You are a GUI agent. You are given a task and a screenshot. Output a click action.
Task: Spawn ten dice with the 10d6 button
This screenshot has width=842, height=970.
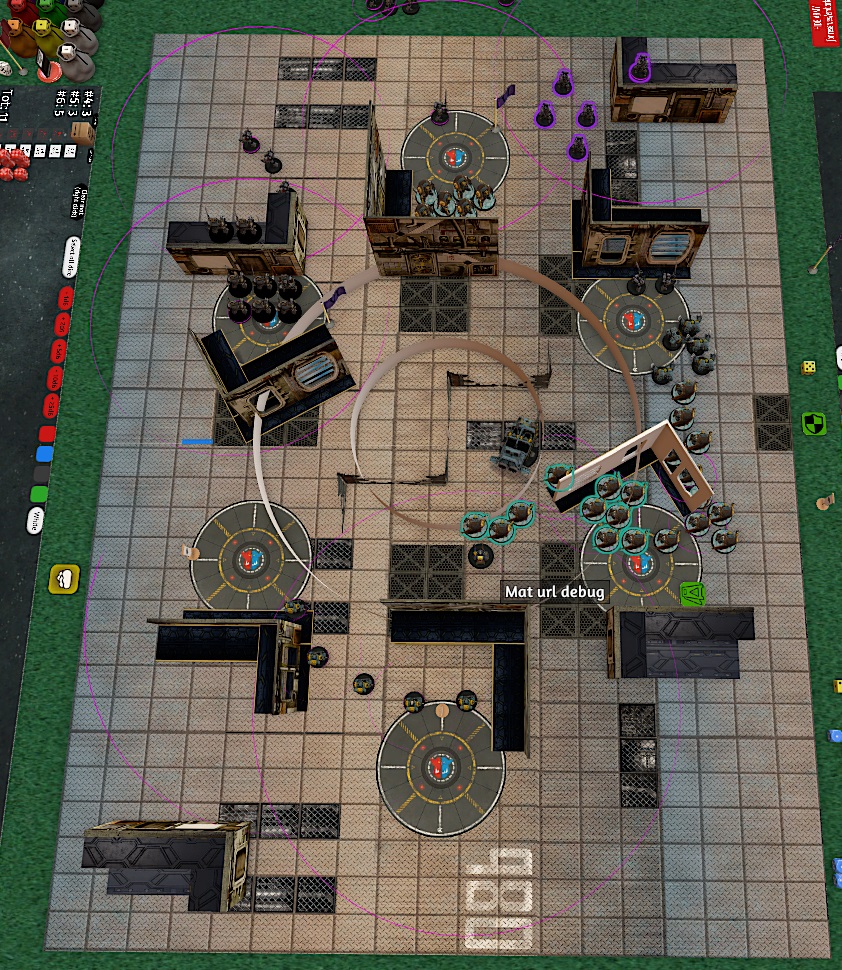[x=55, y=378]
